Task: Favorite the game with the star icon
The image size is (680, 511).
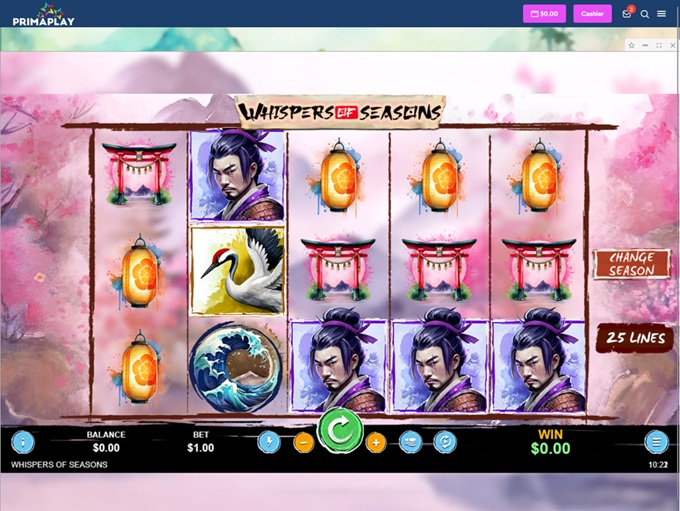Action: tap(631, 45)
